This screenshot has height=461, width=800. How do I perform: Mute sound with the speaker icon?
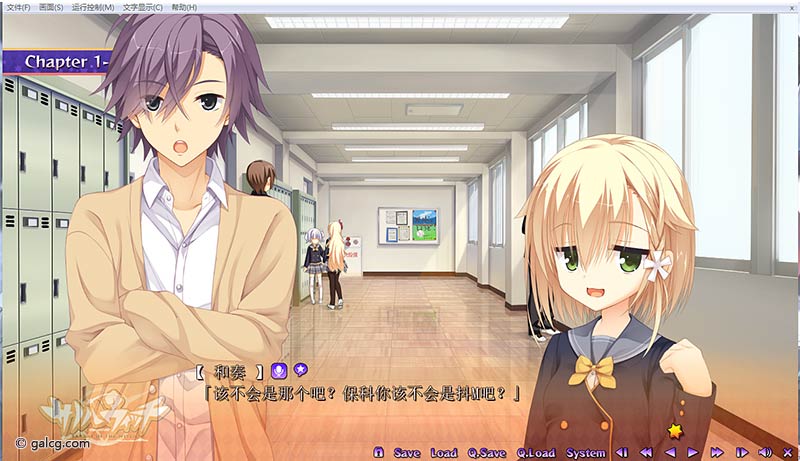[765, 453]
